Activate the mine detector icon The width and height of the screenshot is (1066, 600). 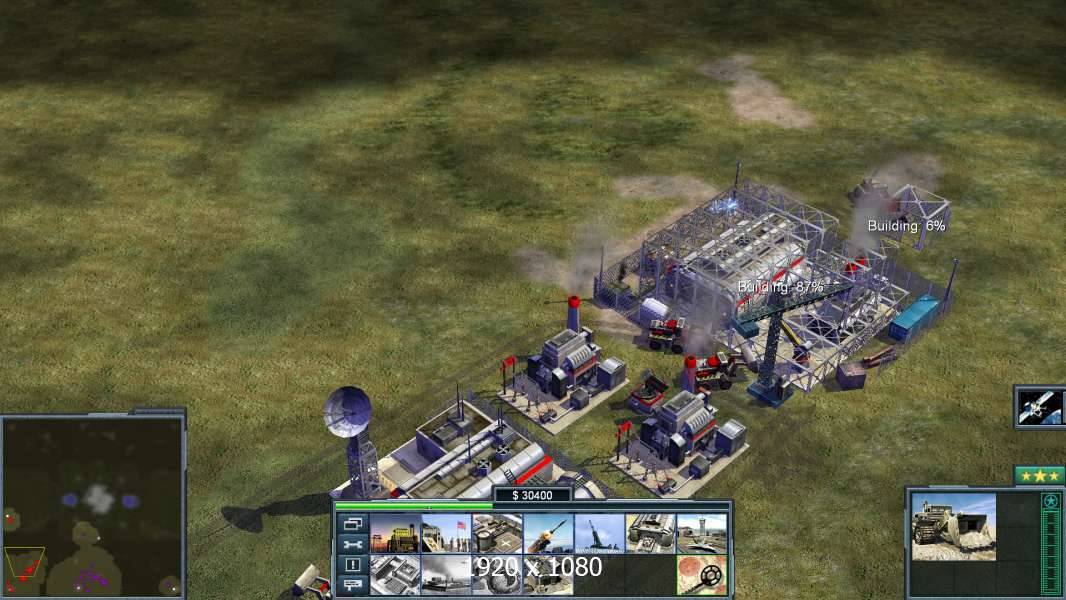[701, 575]
